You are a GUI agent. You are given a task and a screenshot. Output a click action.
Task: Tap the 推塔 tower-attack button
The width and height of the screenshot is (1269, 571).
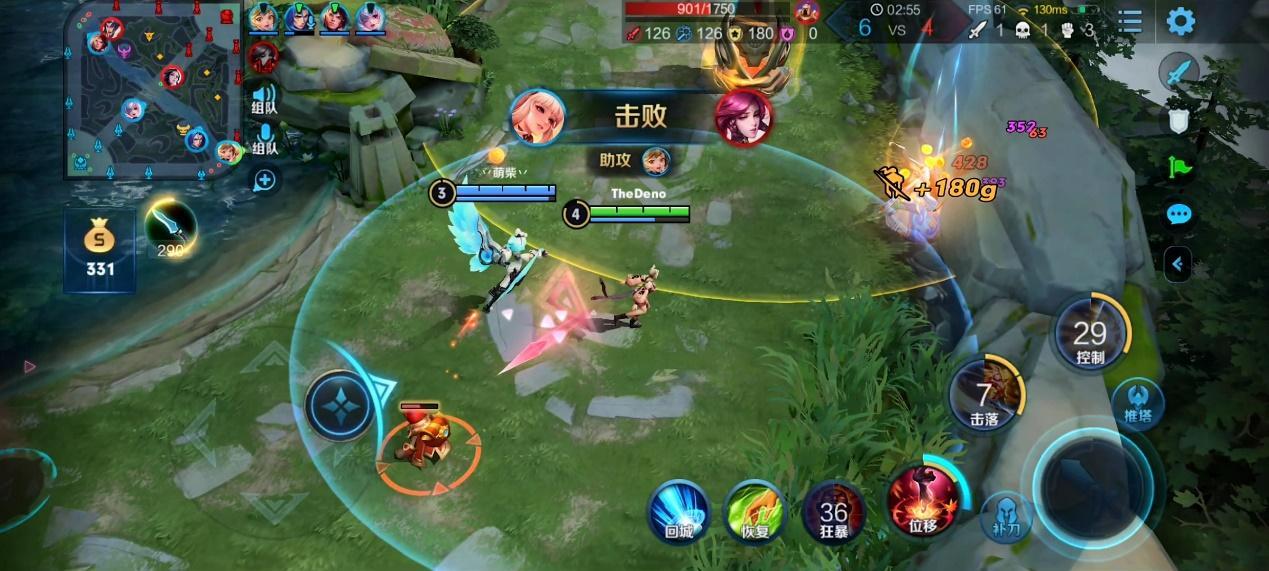[1138, 403]
